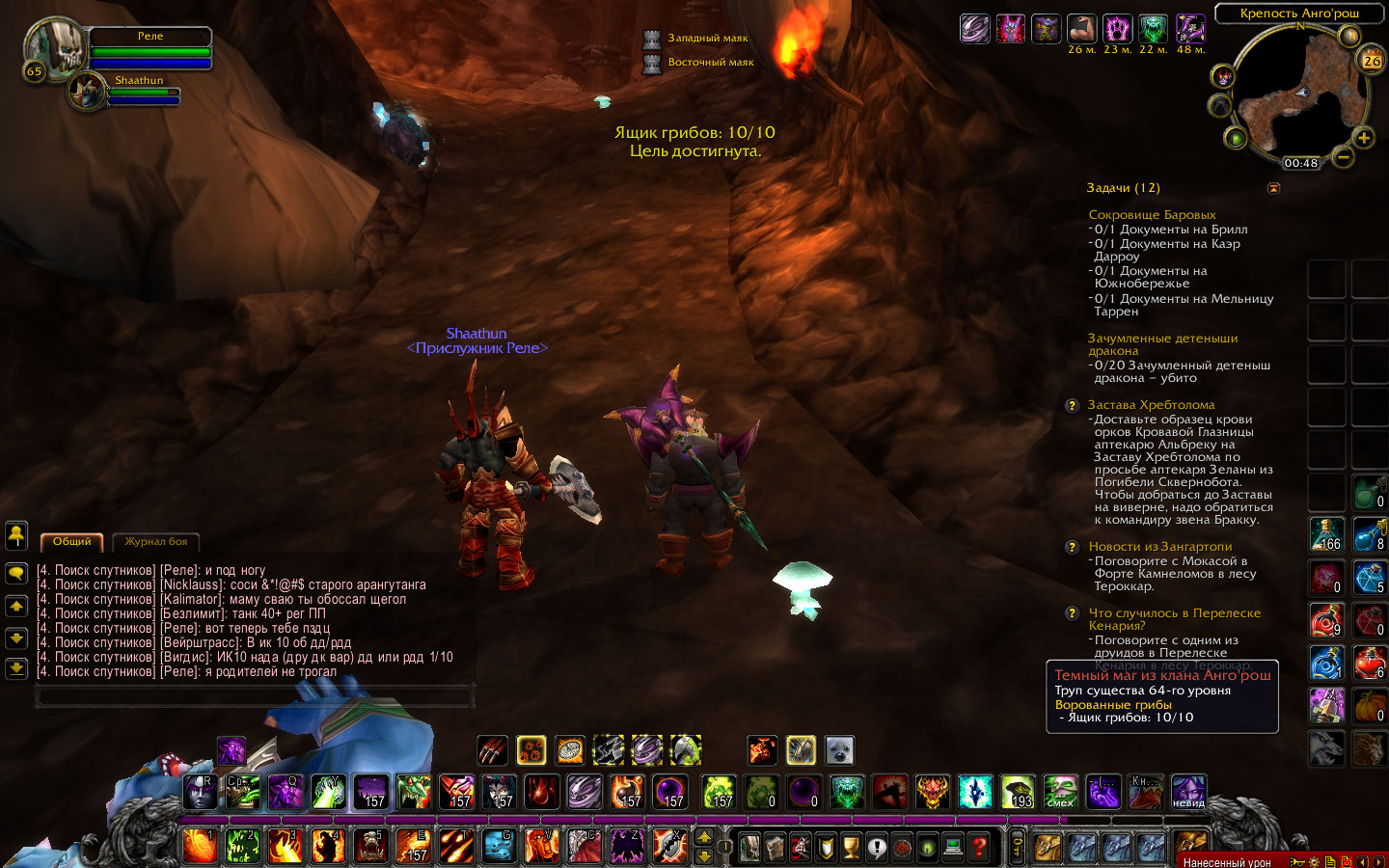Switch to the Общий chat tab

tap(72, 541)
